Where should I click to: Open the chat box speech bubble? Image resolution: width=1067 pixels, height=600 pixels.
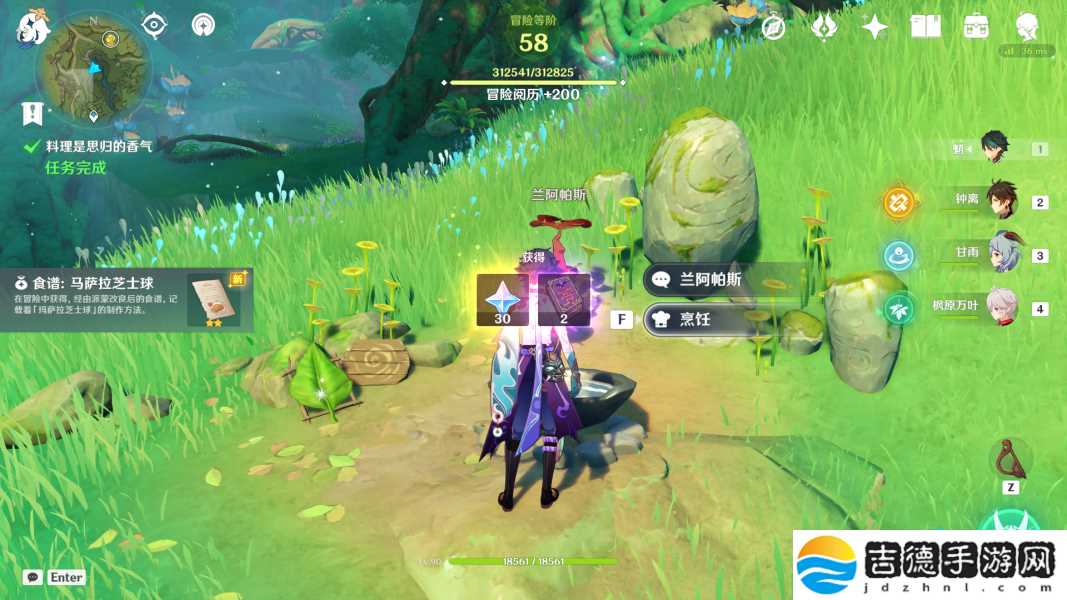(x=33, y=577)
